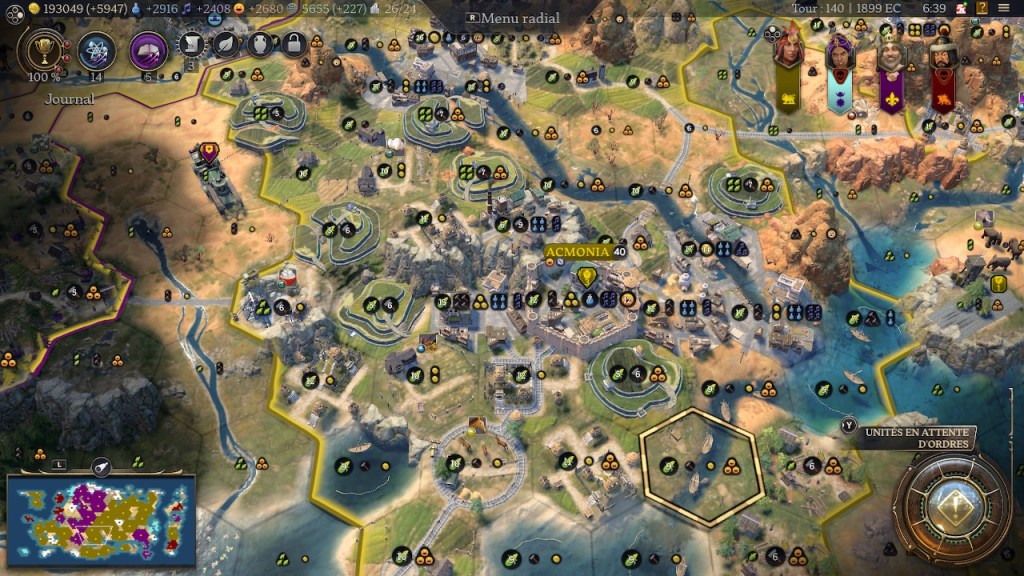The image size is (1024, 576).
Task: Click the open padlock icon
Action: click(x=293, y=43)
